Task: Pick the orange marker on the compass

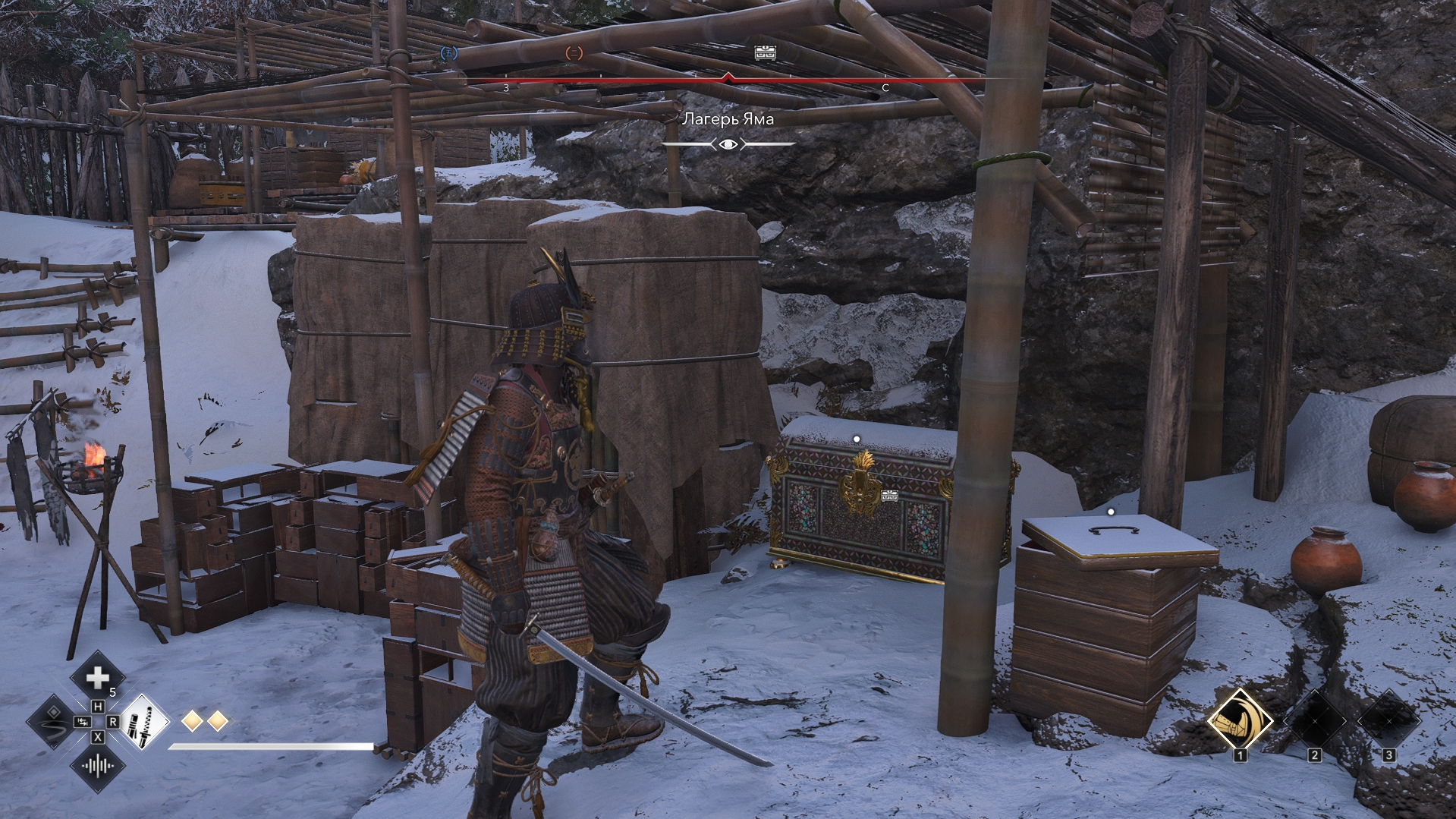Action: pos(574,53)
